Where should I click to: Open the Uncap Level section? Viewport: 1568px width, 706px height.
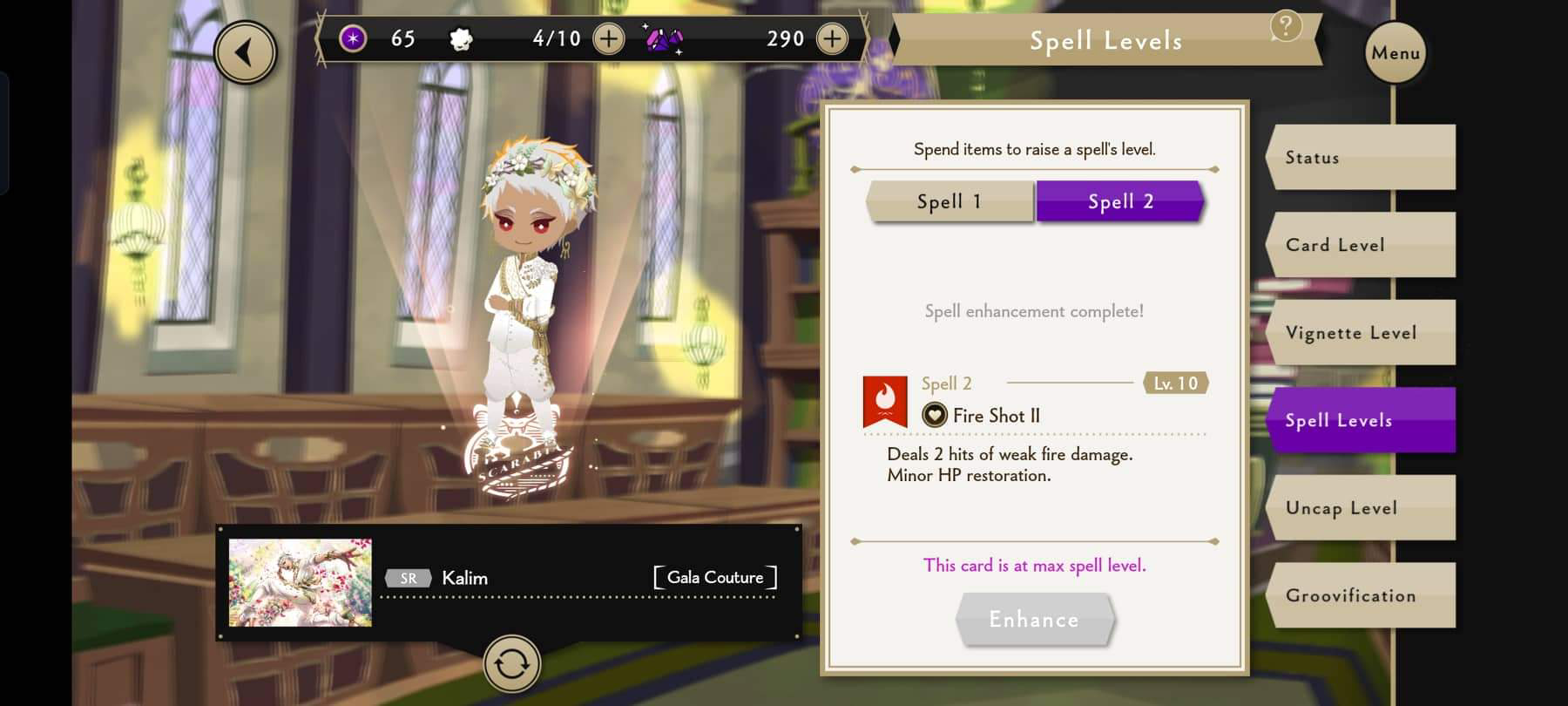click(x=1361, y=508)
